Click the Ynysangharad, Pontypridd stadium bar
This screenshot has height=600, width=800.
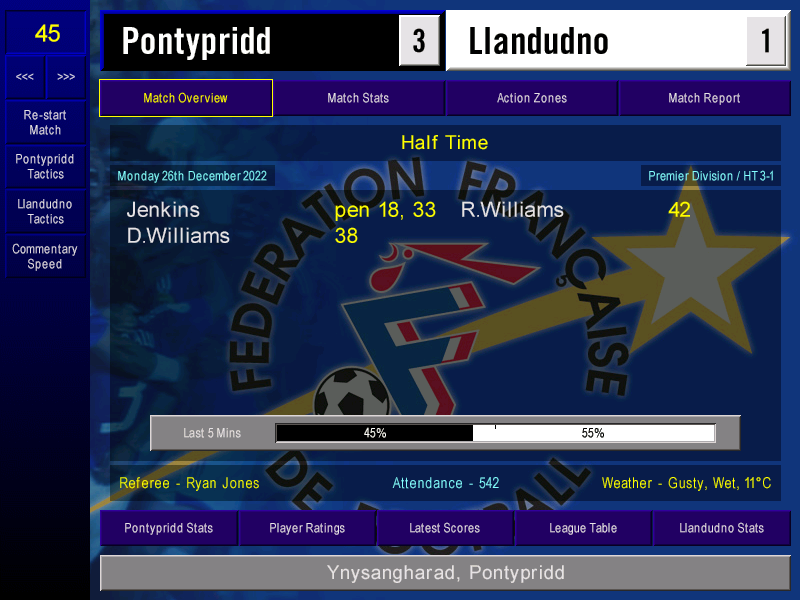click(x=445, y=573)
